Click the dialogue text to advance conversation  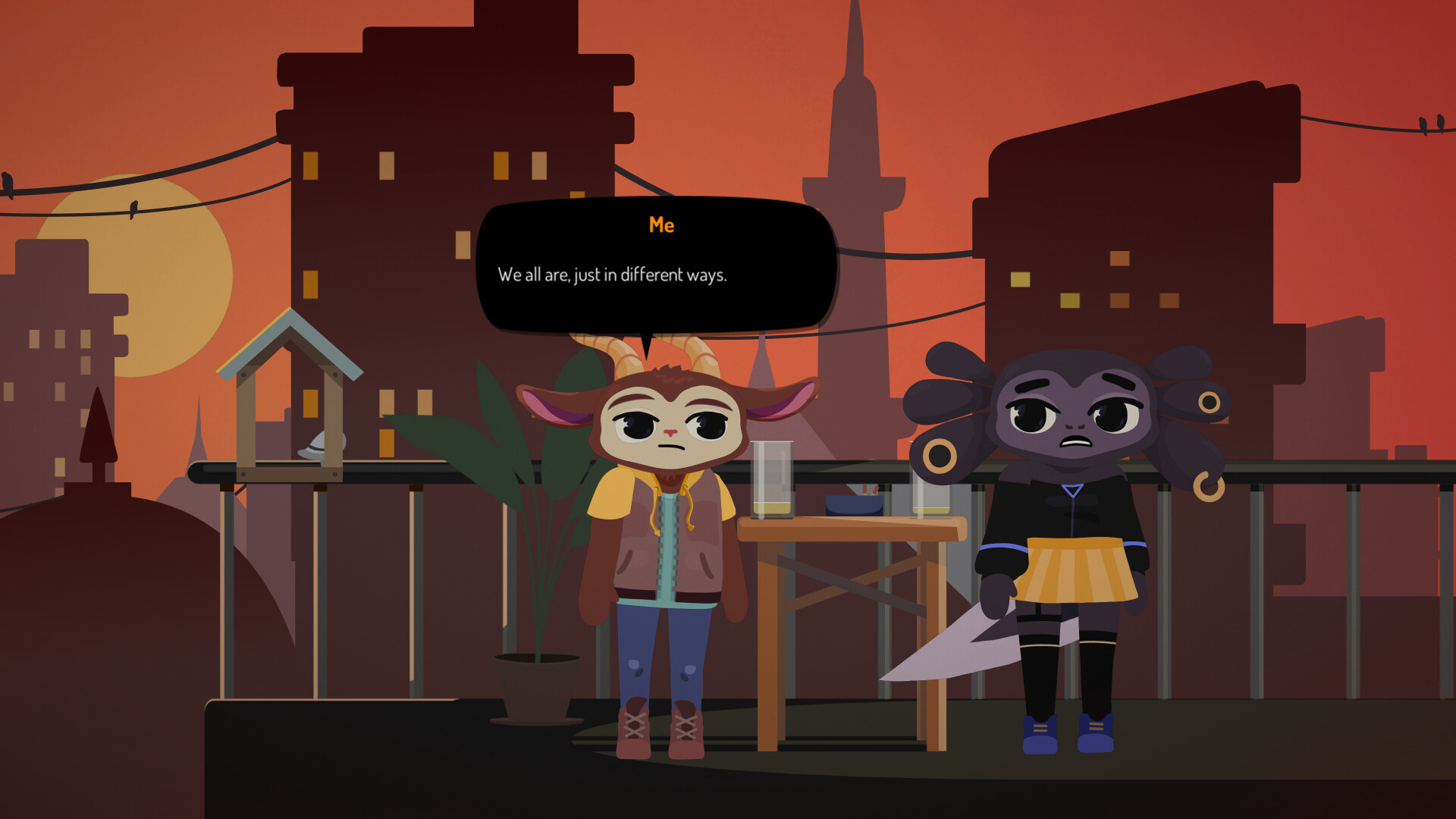pyautogui.click(x=612, y=276)
